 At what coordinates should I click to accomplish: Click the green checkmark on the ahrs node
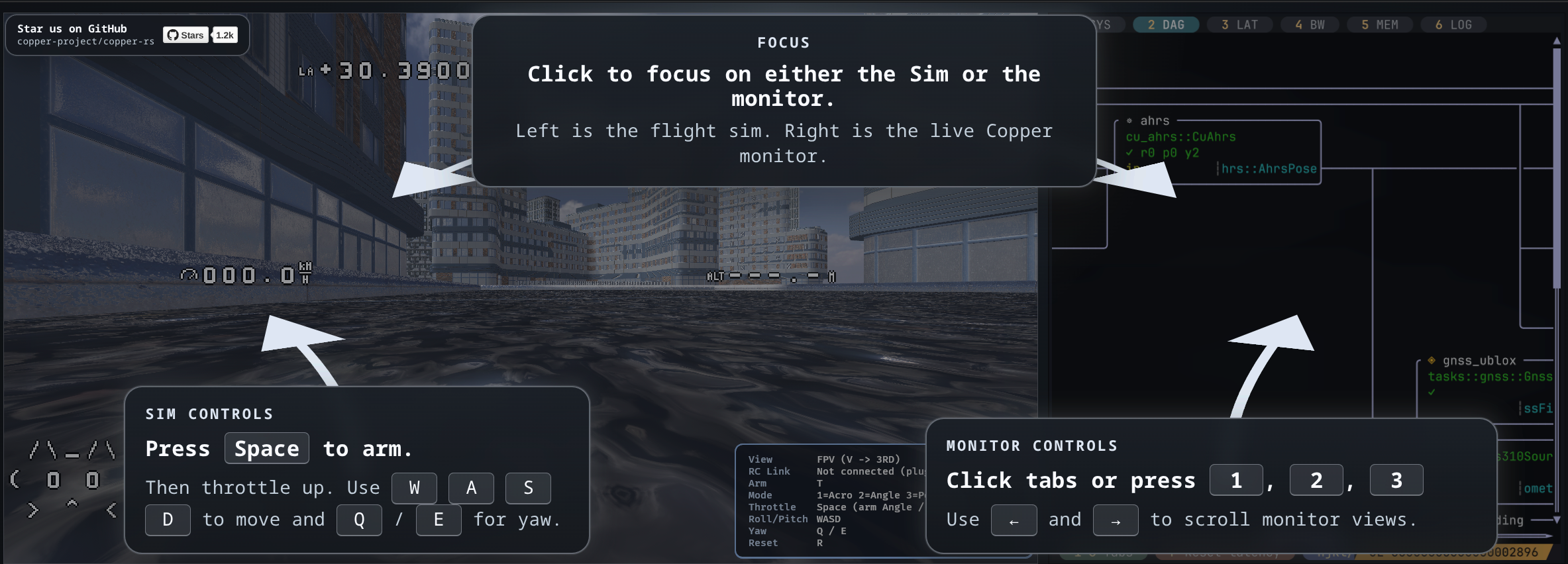point(1129,152)
